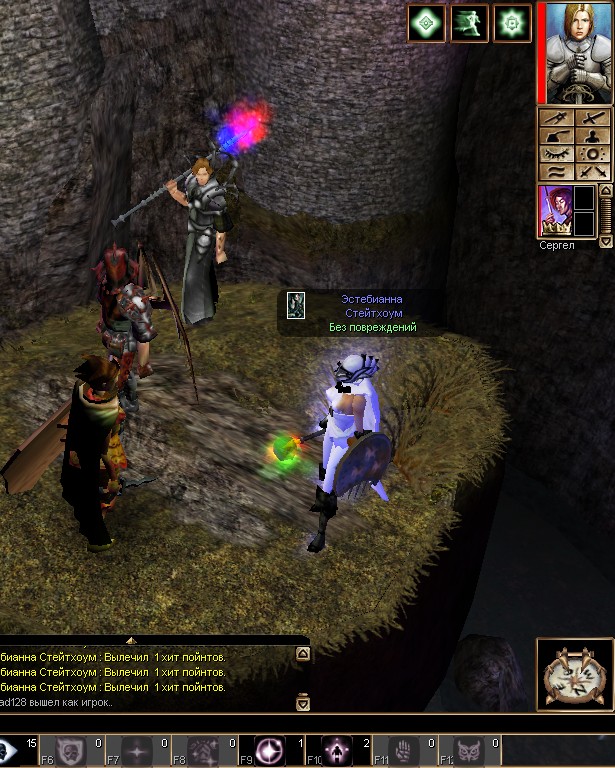Viewport: 615px width, 768px height.
Task: Click the running figure haste effect icon
Action: coord(469,22)
